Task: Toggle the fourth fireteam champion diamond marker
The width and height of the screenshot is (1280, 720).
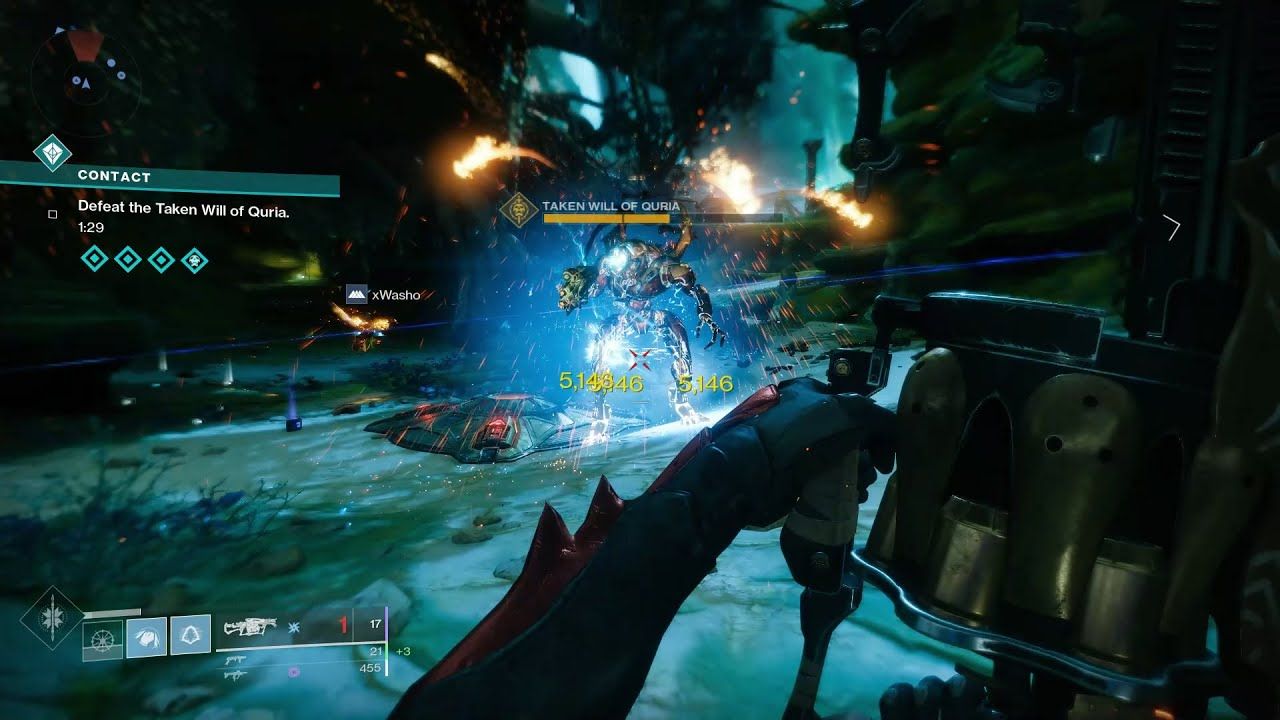Action: [194, 259]
